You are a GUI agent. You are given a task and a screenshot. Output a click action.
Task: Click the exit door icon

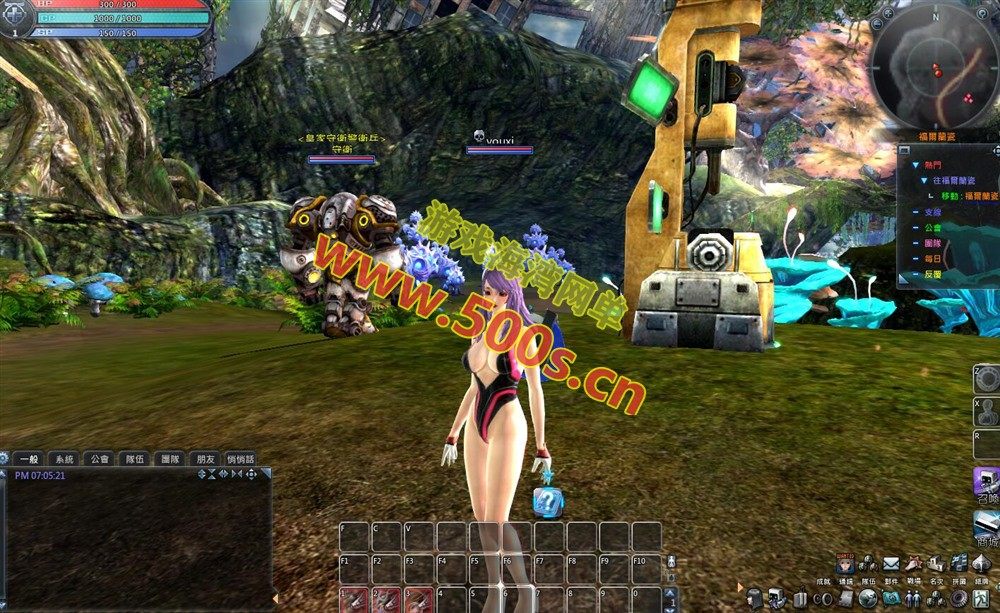(x=982, y=597)
